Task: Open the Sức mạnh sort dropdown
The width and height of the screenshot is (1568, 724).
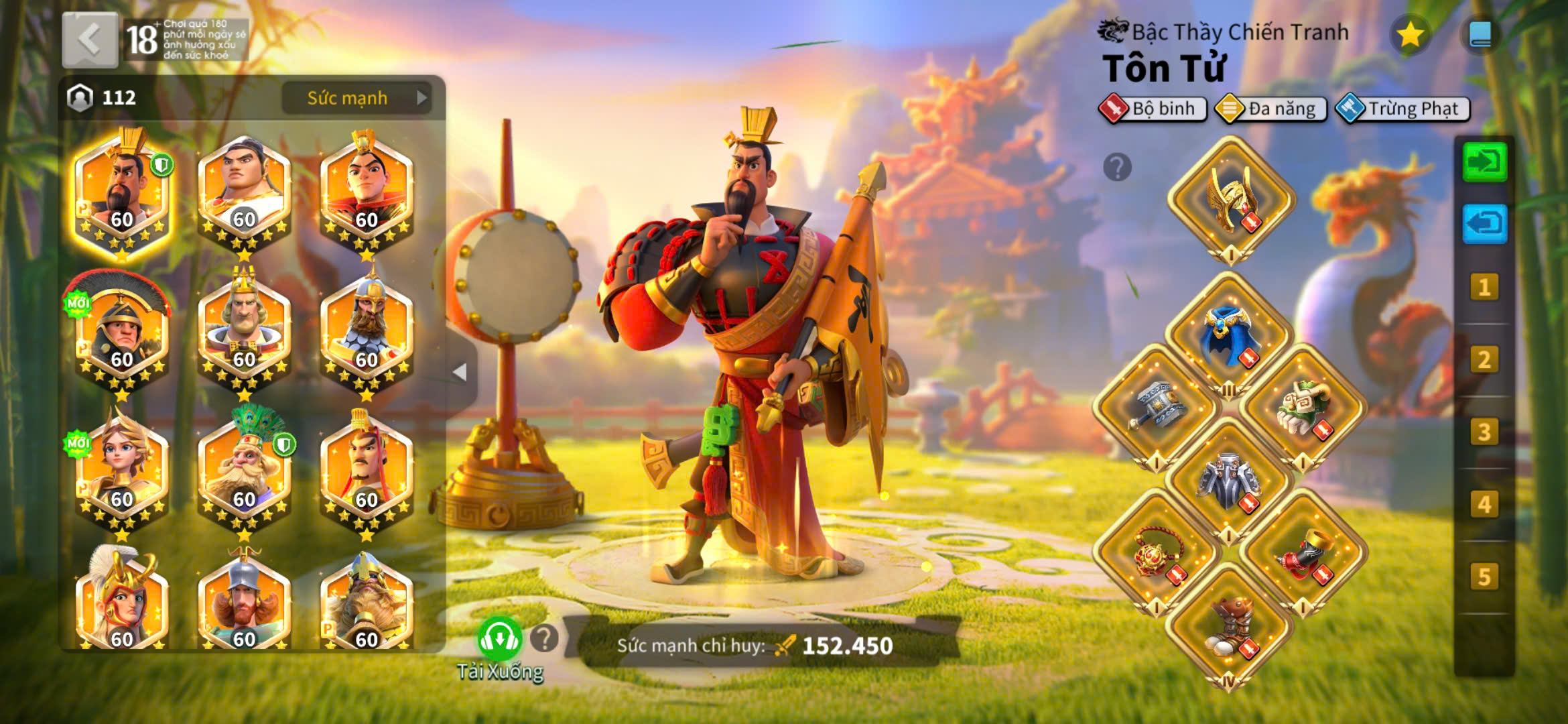Action: coord(356,98)
